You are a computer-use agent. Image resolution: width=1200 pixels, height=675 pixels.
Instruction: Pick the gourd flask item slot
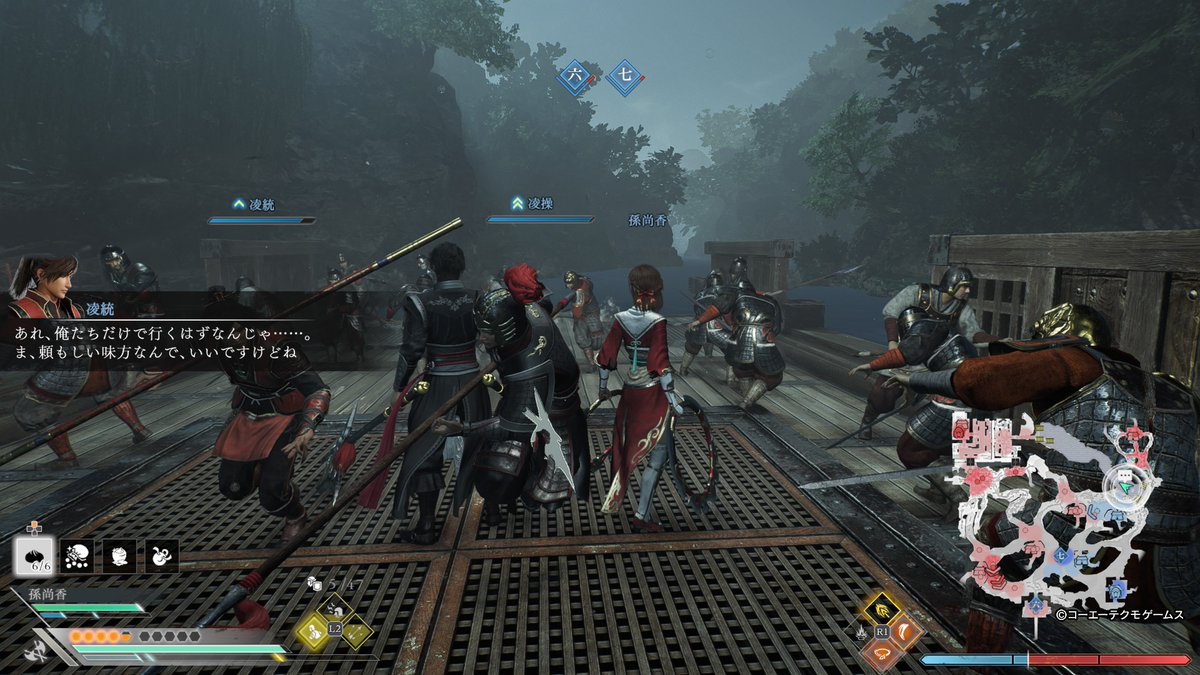[x=162, y=557]
